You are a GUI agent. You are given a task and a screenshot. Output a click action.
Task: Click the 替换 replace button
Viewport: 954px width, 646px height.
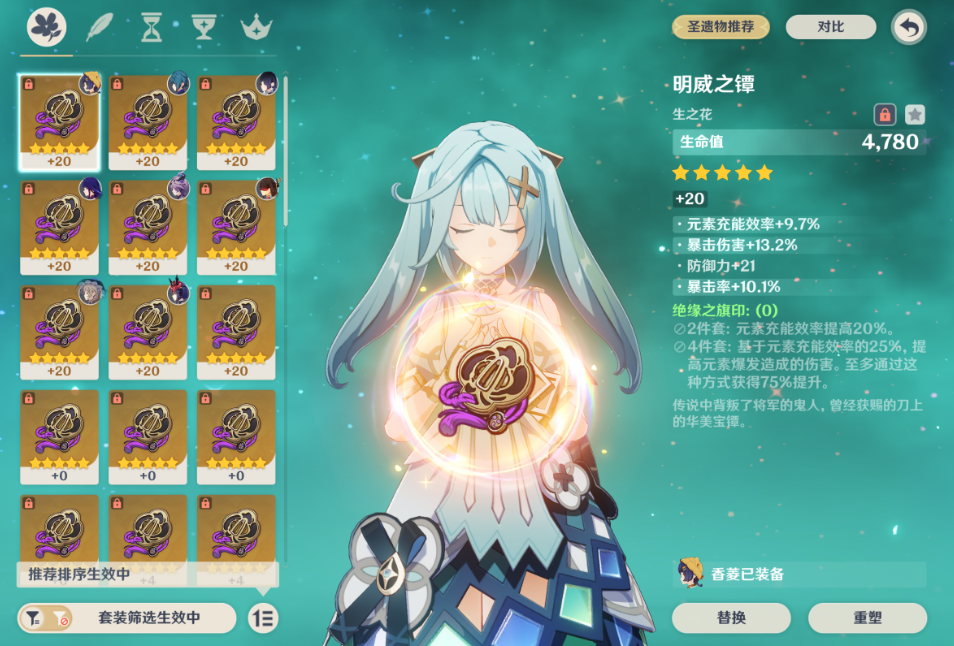[x=731, y=618]
